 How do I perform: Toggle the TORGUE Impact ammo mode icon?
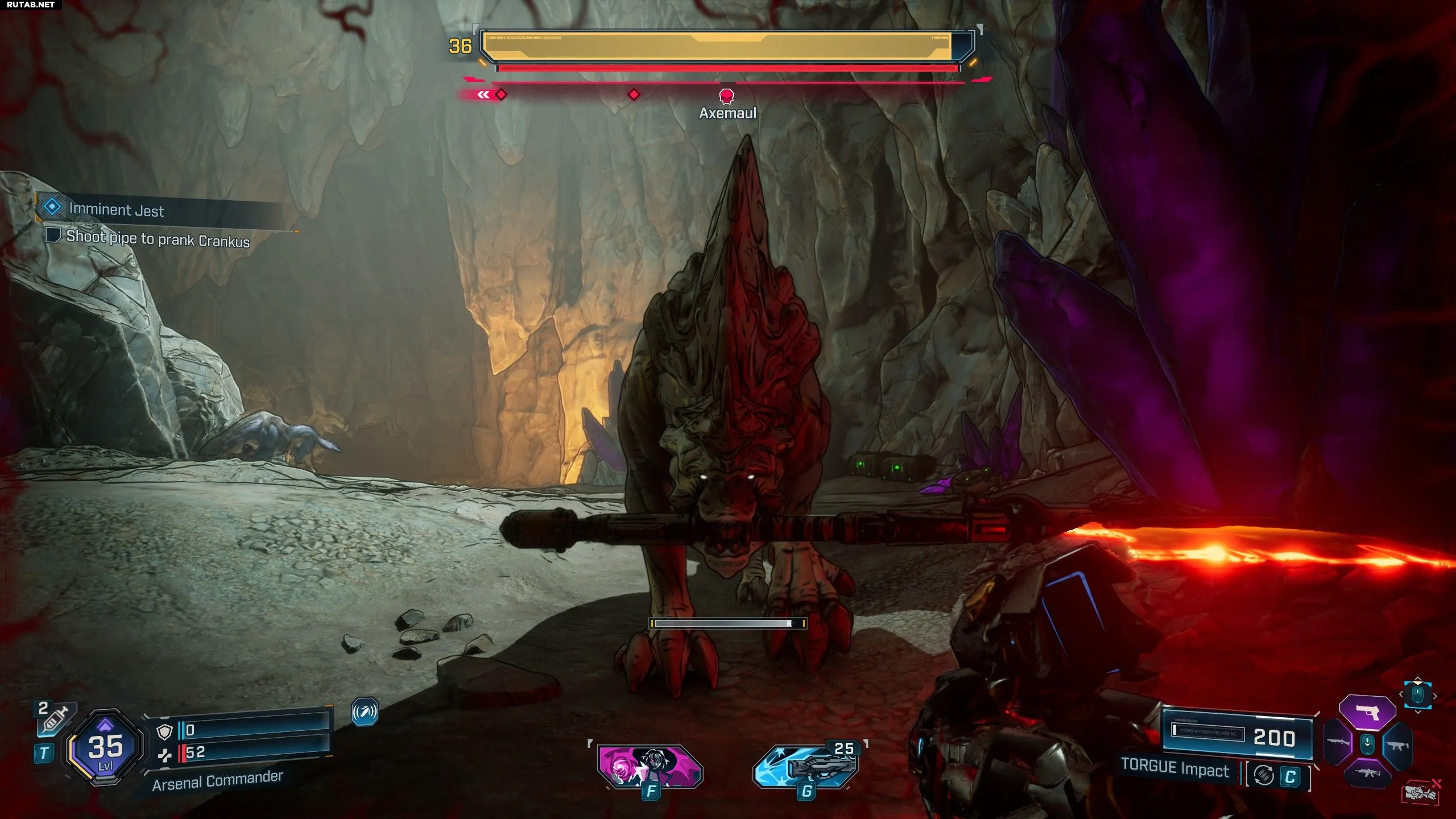(1264, 776)
